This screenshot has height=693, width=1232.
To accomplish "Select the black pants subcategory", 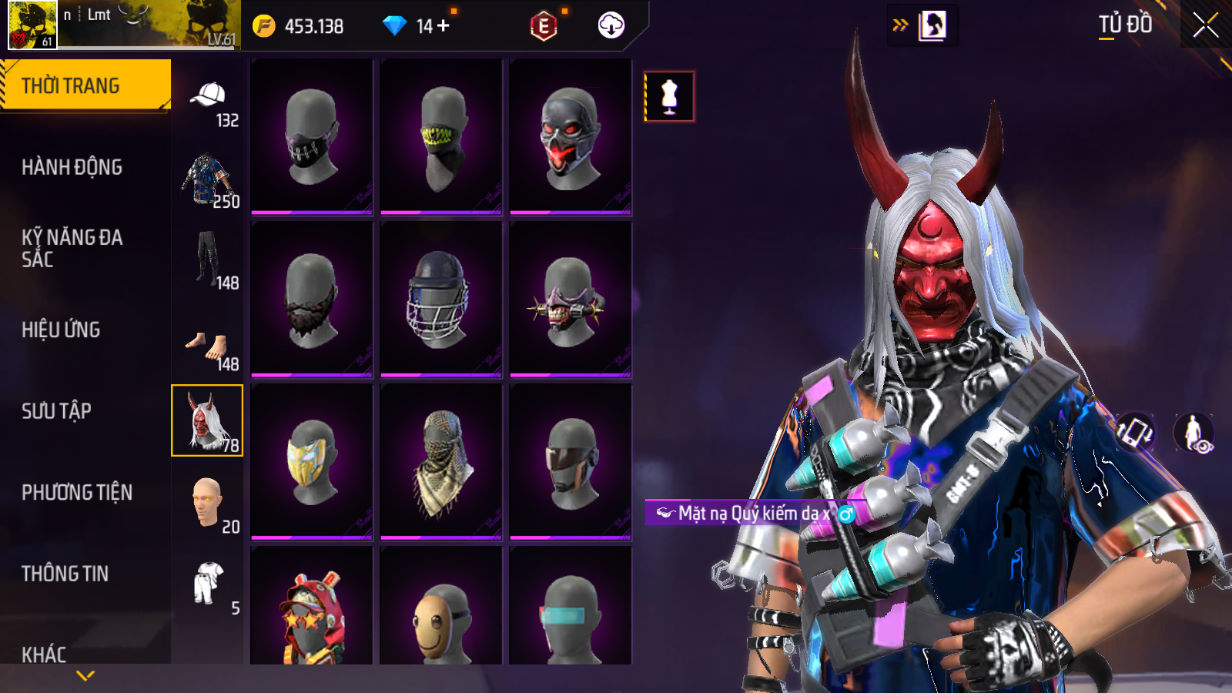I will coord(208,261).
